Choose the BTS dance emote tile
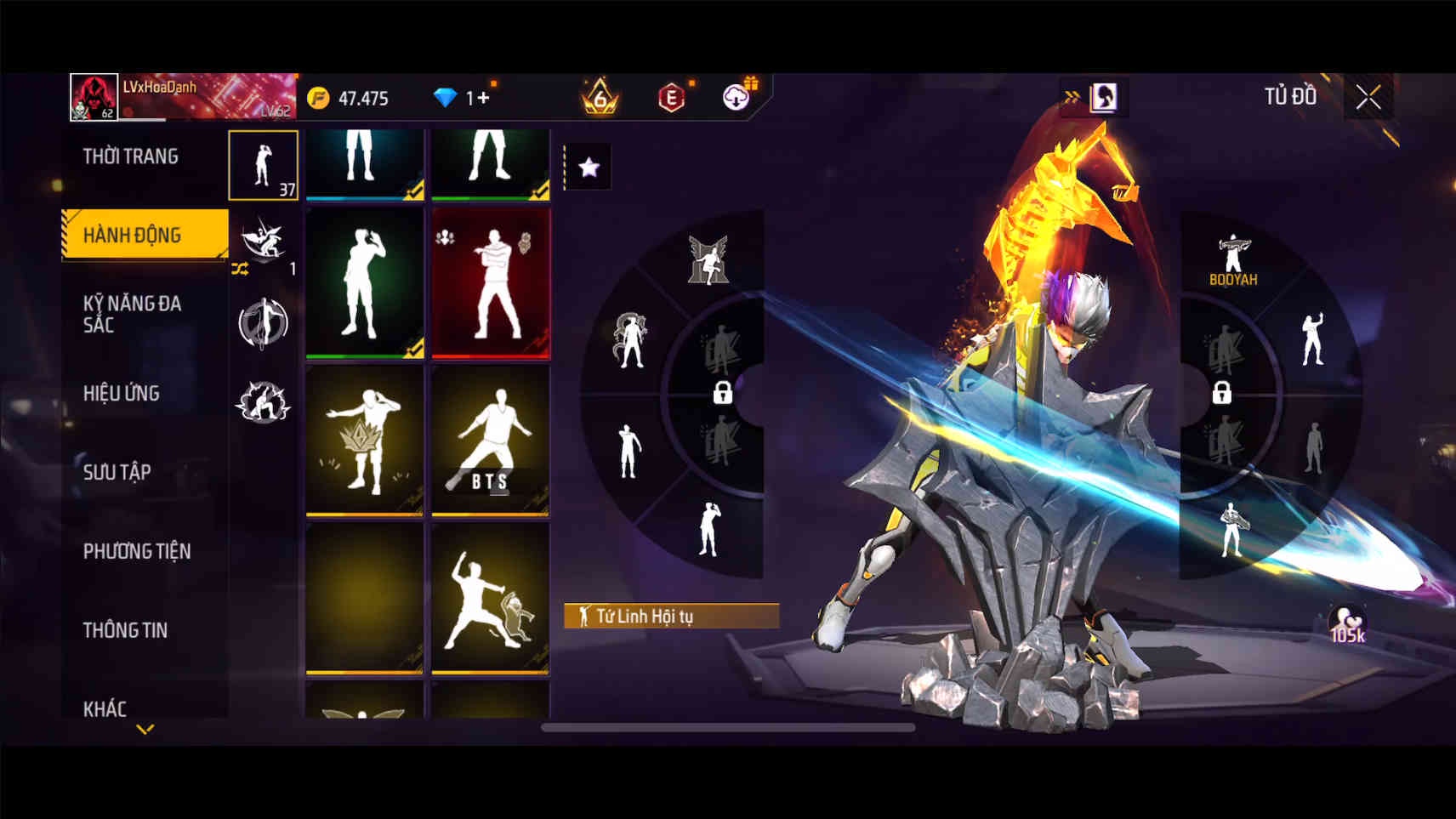Screen dimensions: 1456x819 490,441
